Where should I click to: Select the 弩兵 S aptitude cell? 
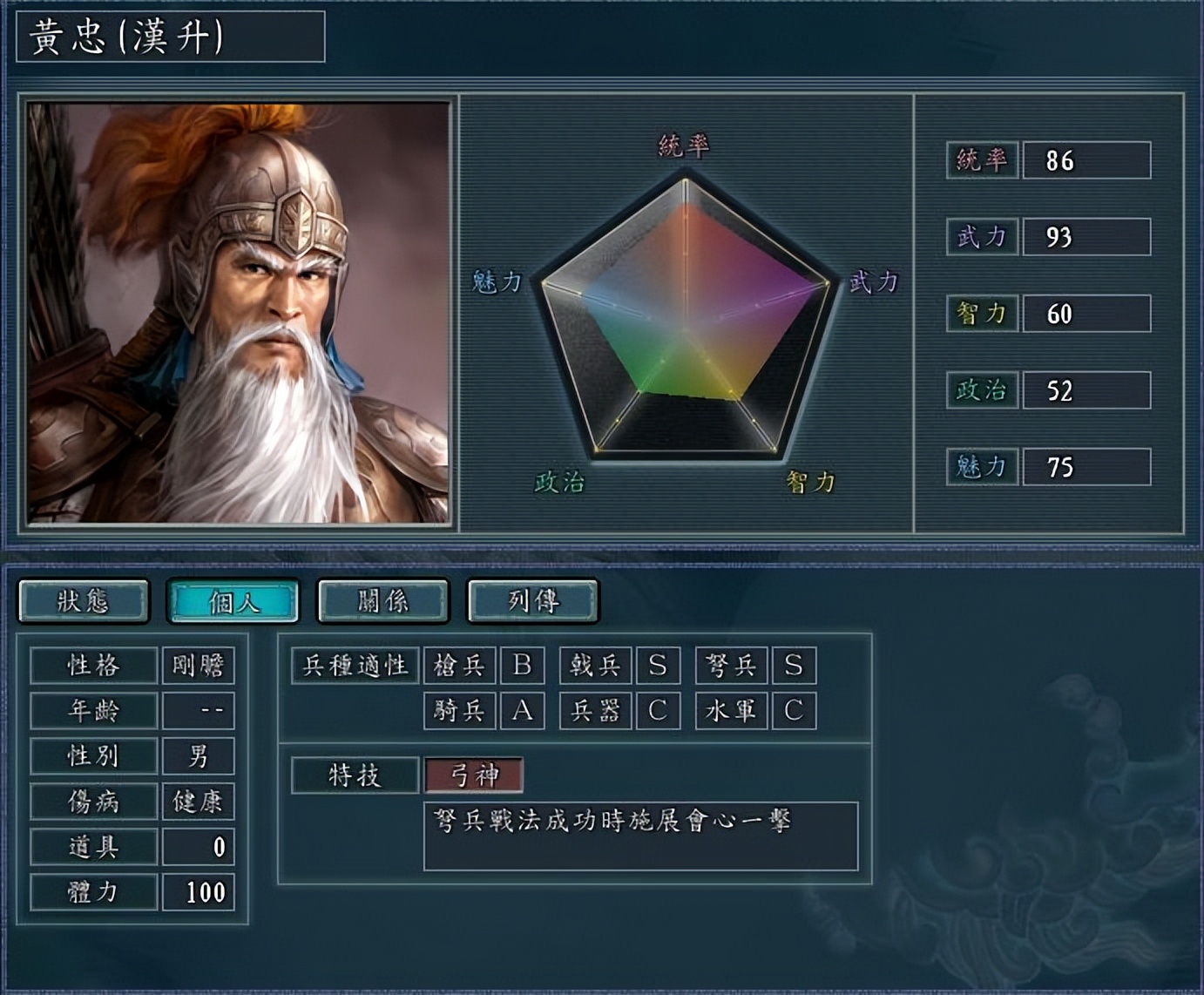pyautogui.click(x=793, y=666)
